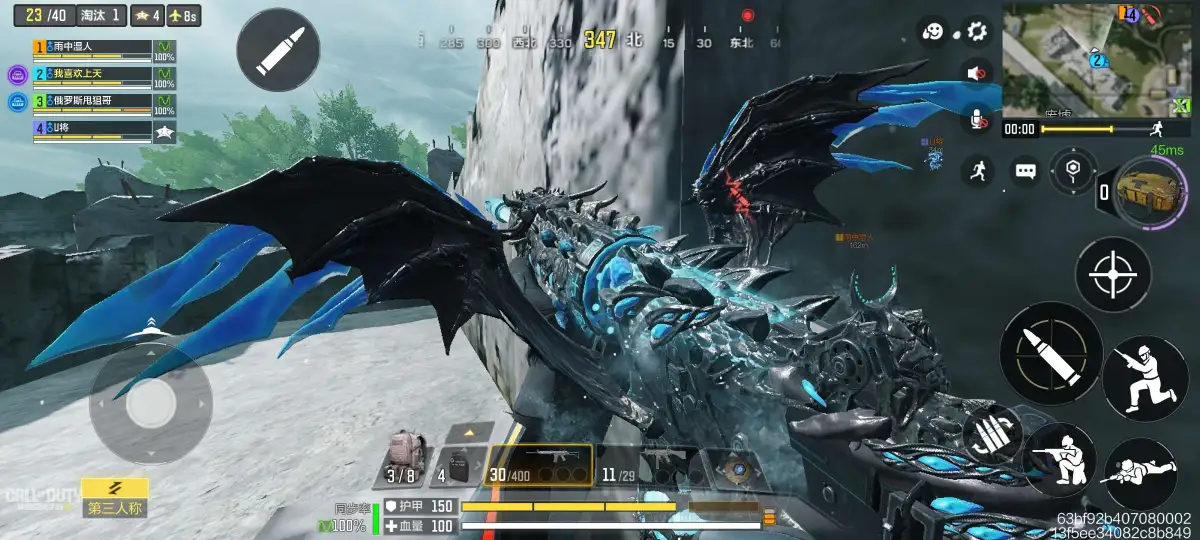Toggle the muted microphone icon
1200x540 pixels.
coord(976,121)
